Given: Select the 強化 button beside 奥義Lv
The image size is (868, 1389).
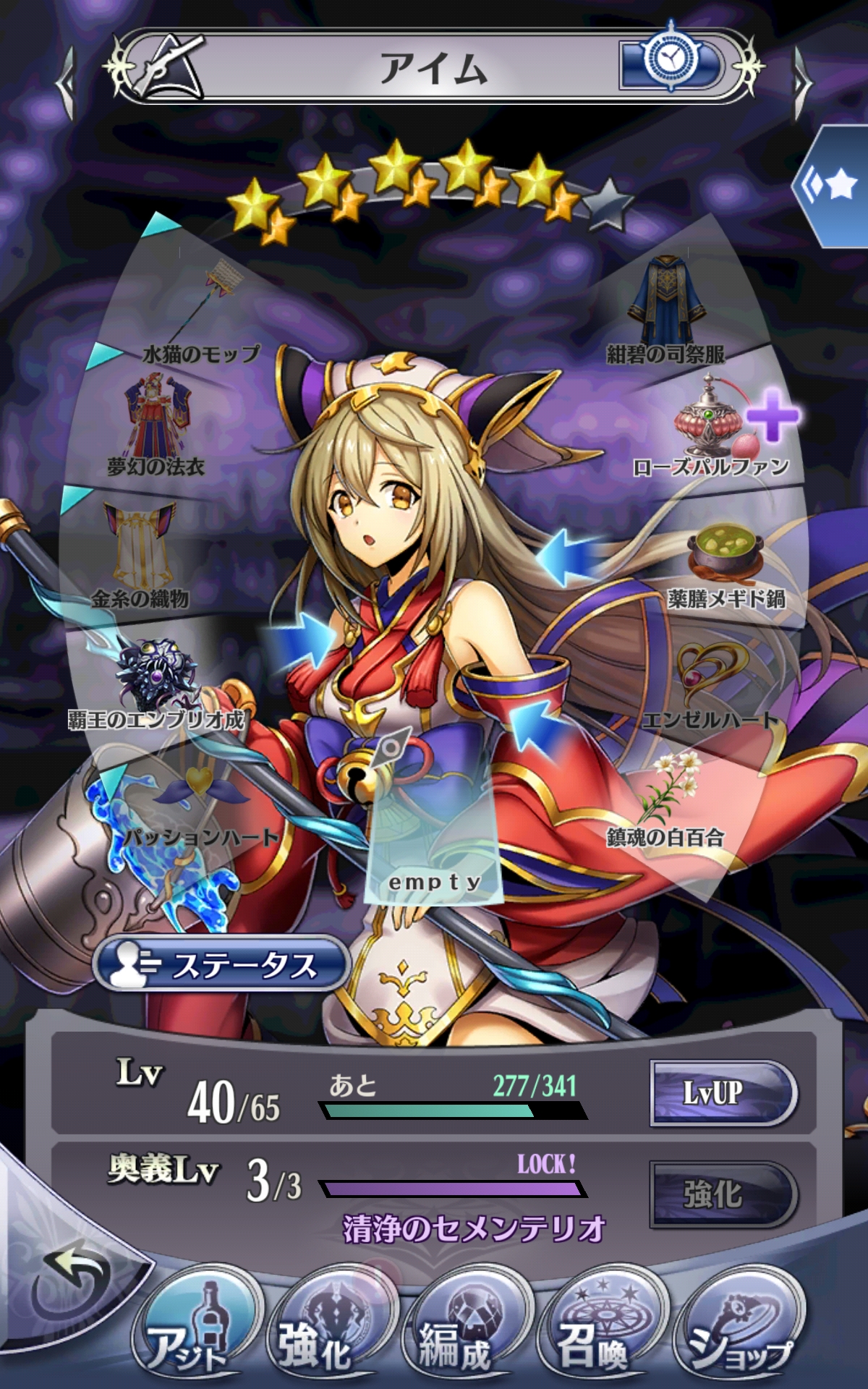Looking at the screenshot, I should point(723,1194).
